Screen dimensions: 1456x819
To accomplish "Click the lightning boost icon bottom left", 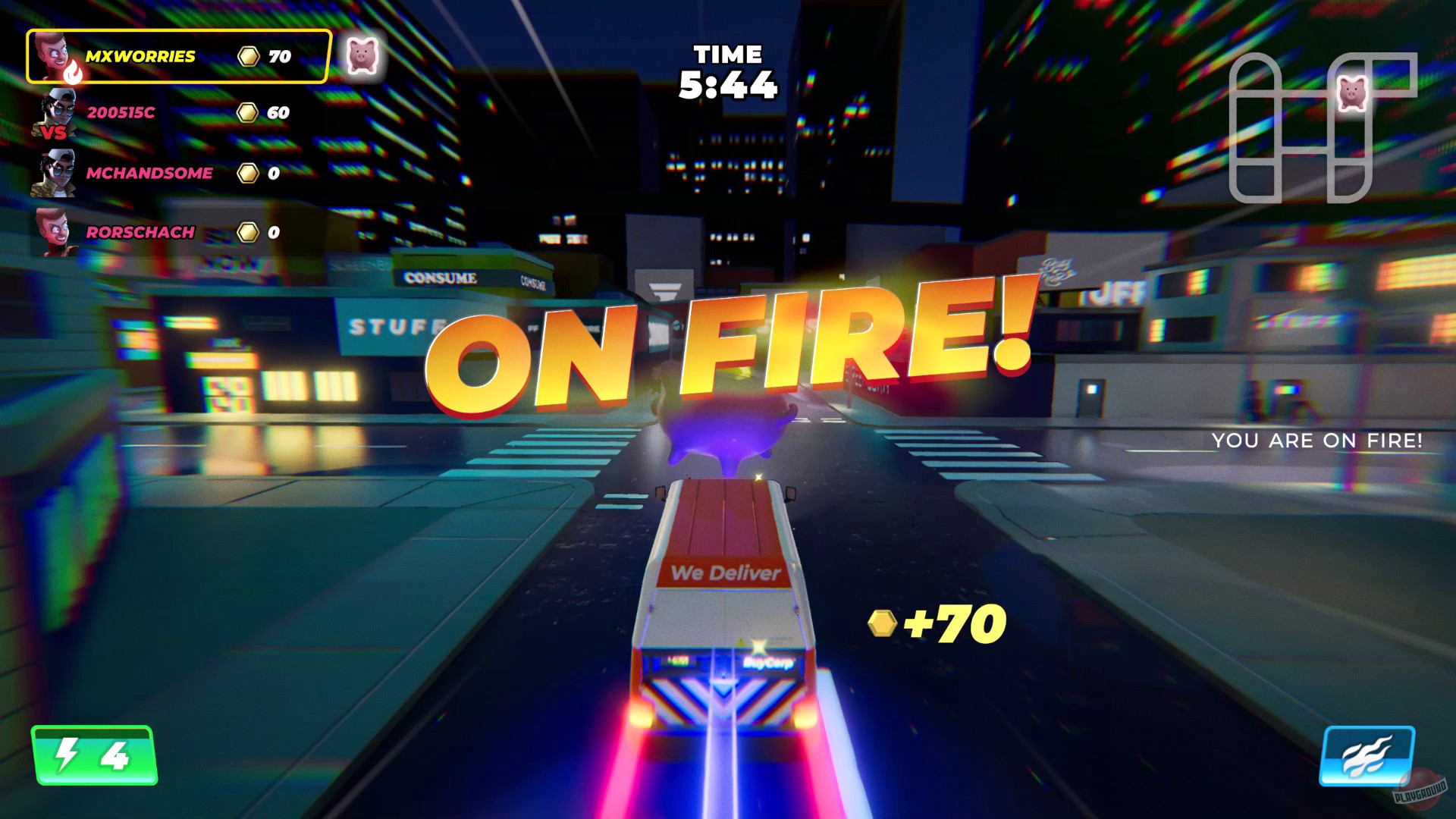I will 65,757.
